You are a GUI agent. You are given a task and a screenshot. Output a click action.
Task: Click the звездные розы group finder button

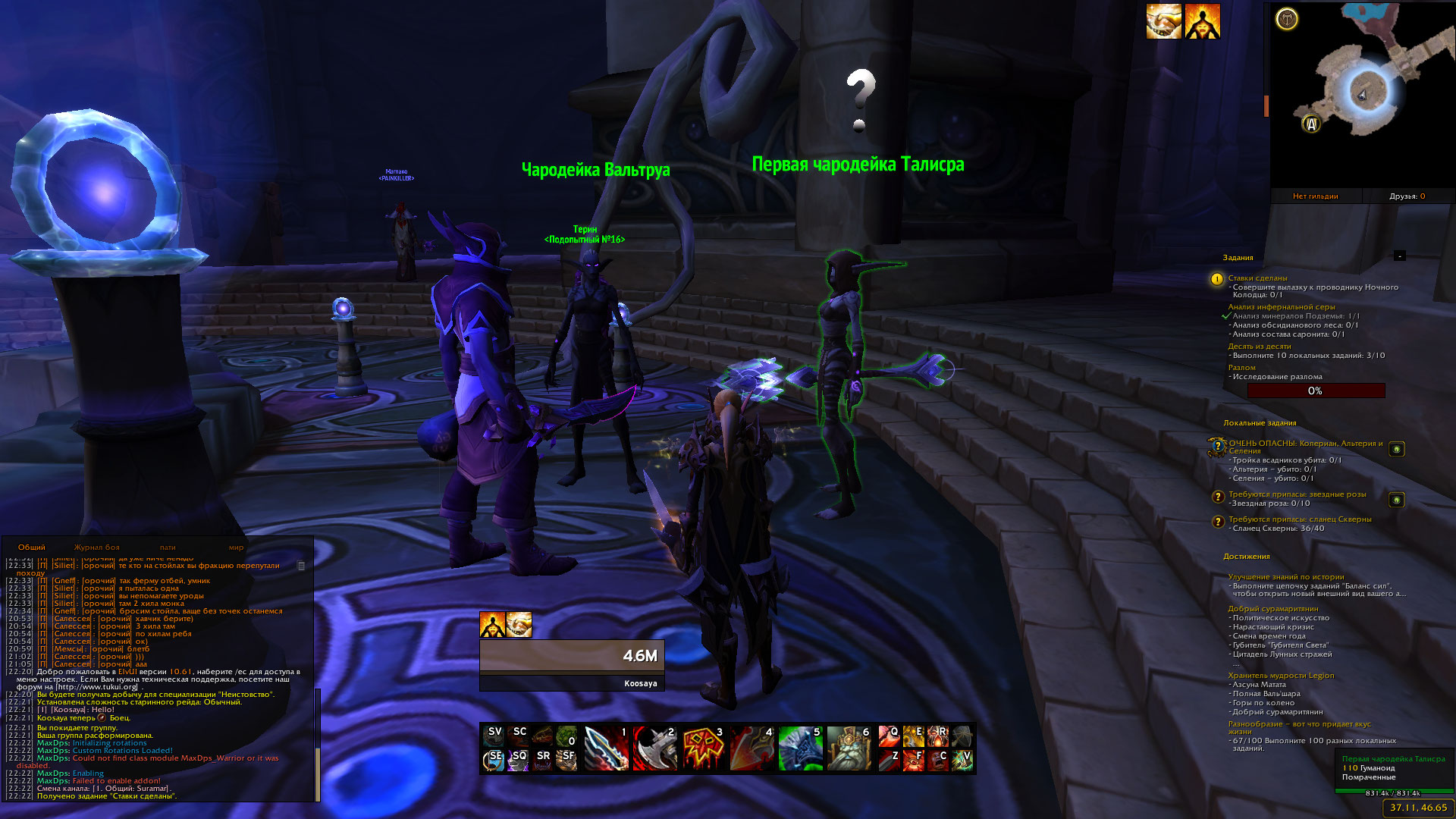coord(1396,500)
